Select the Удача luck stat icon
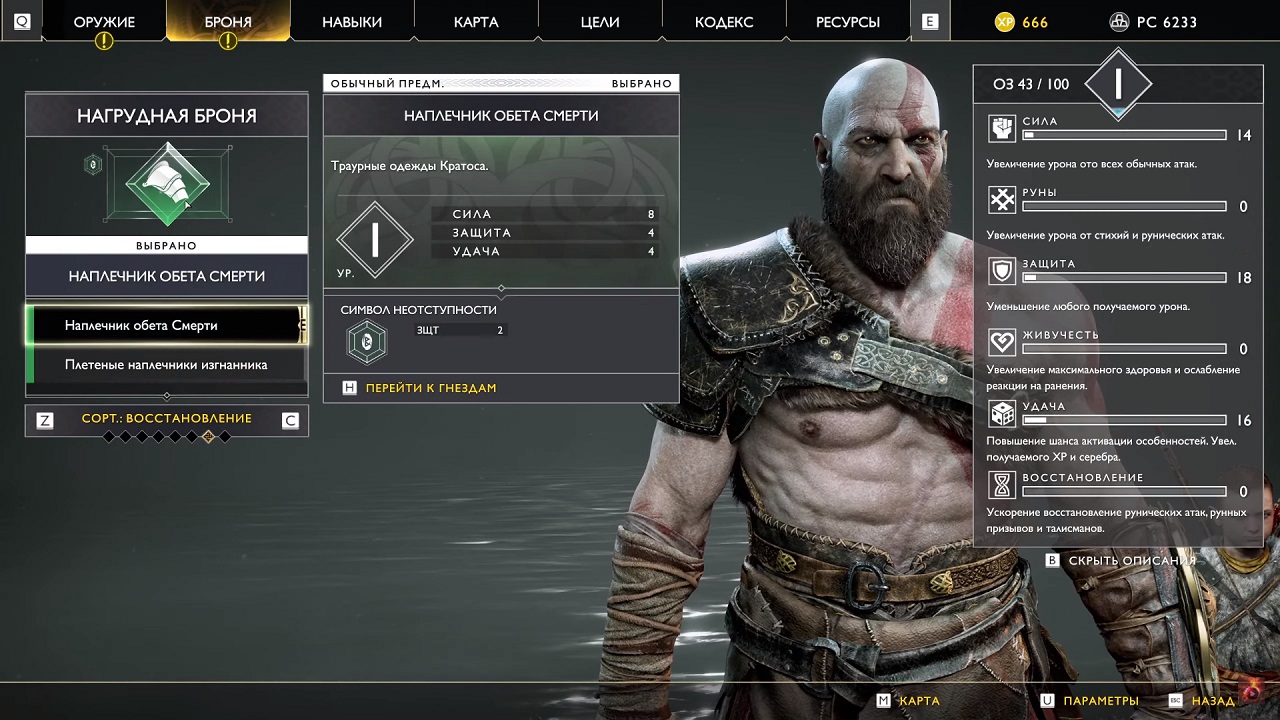 [1002, 414]
